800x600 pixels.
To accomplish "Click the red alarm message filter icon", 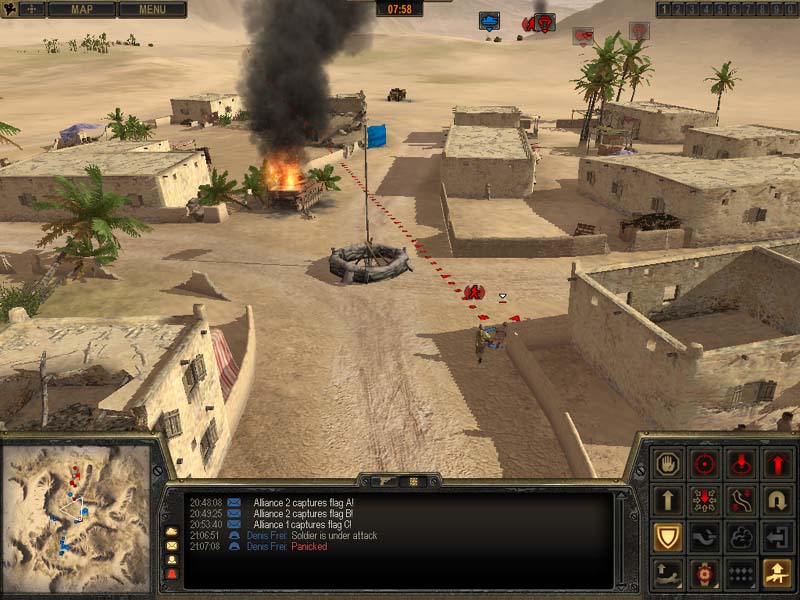I will click(x=172, y=574).
